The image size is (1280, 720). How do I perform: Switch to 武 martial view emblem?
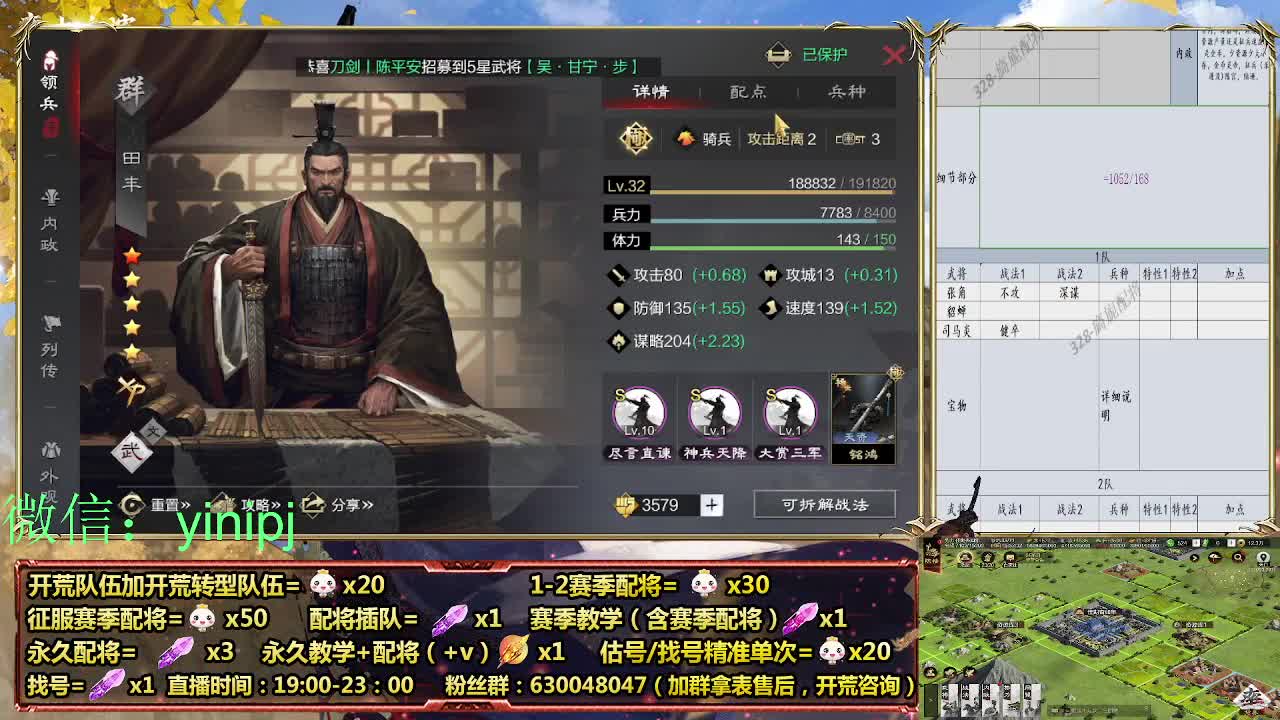coord(134,451)
